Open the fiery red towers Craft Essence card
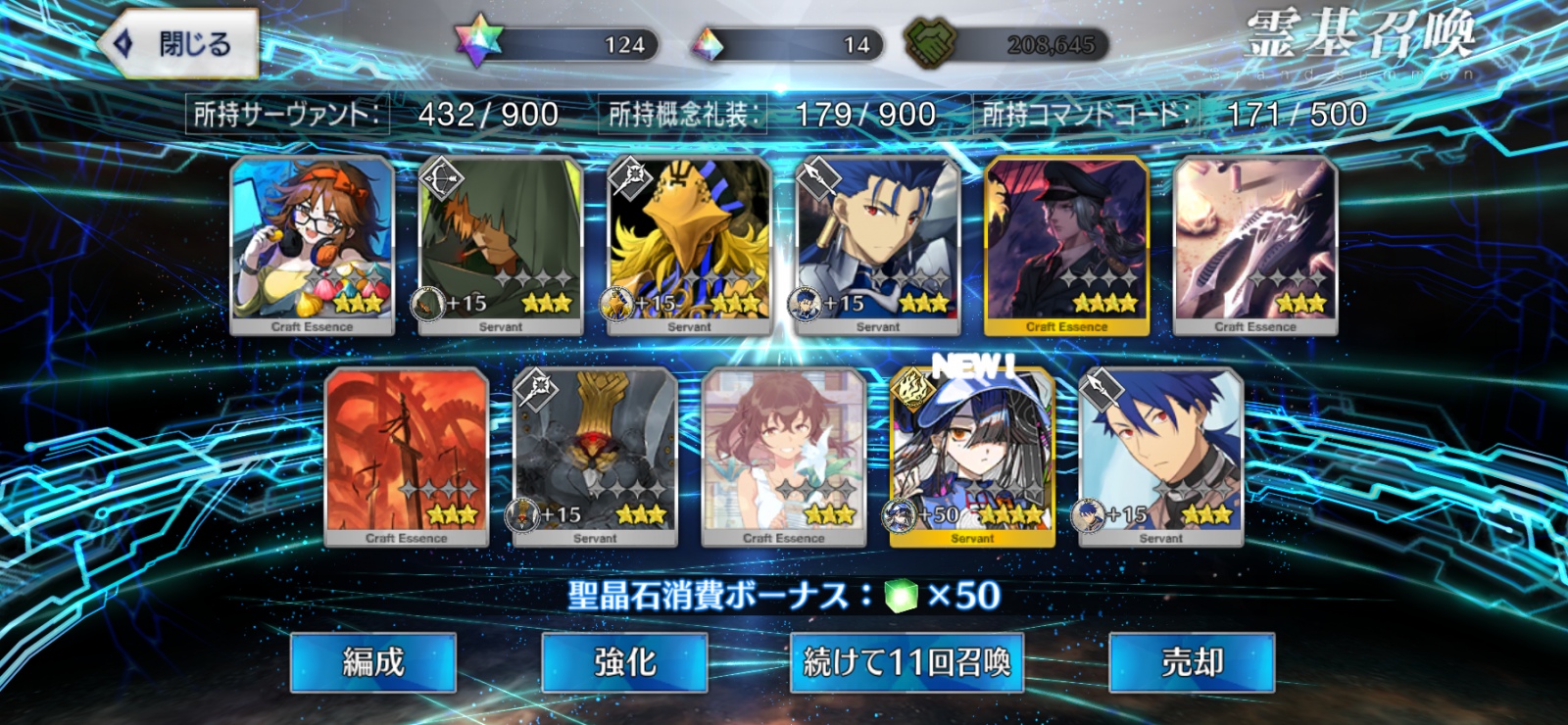Image resolution: width=1568 pixels, height=725 pixels. [x=408, y=451]
